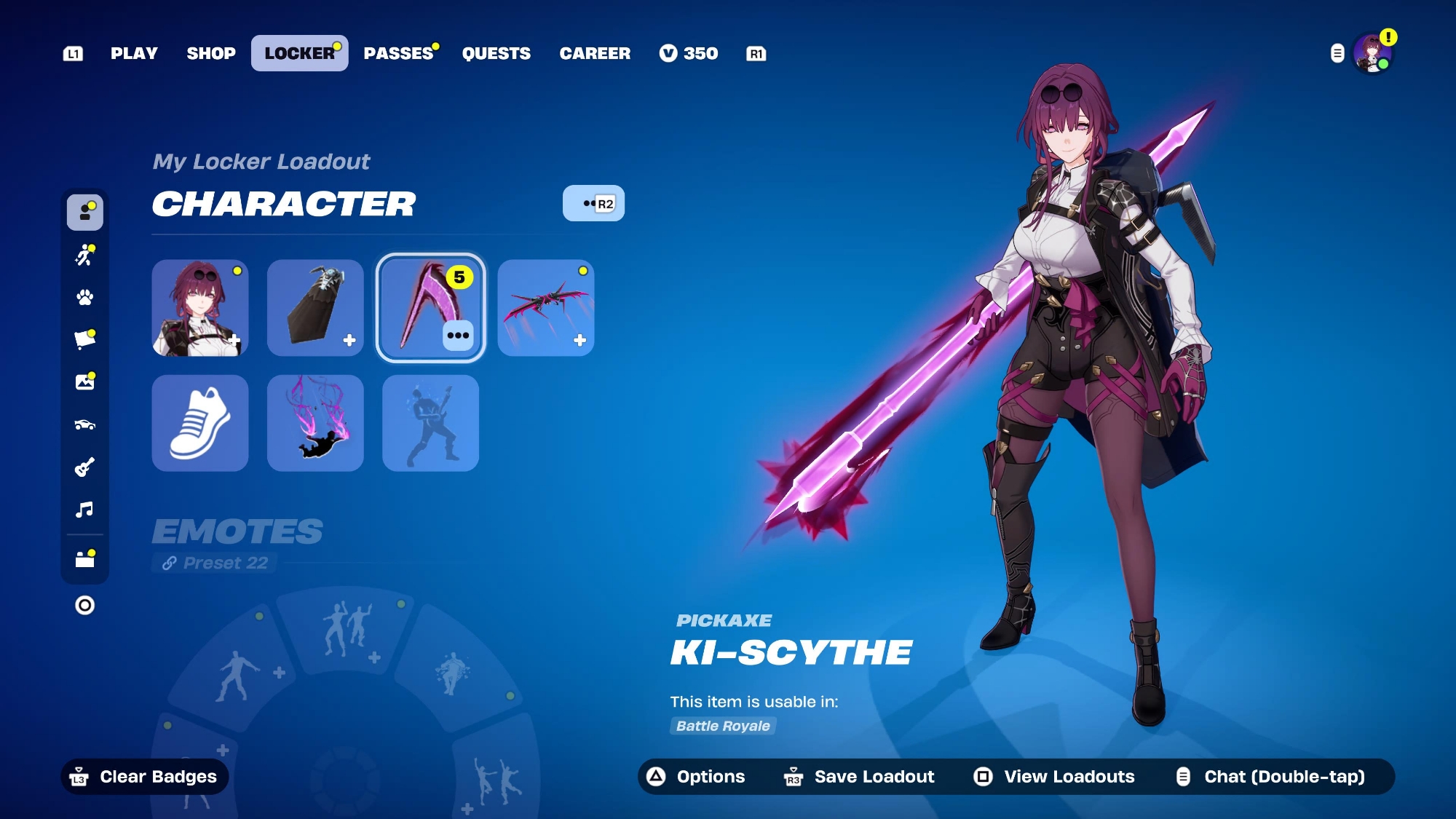Choose the back bling slot
Screen dimensions: 1456x819
(315, 308)
